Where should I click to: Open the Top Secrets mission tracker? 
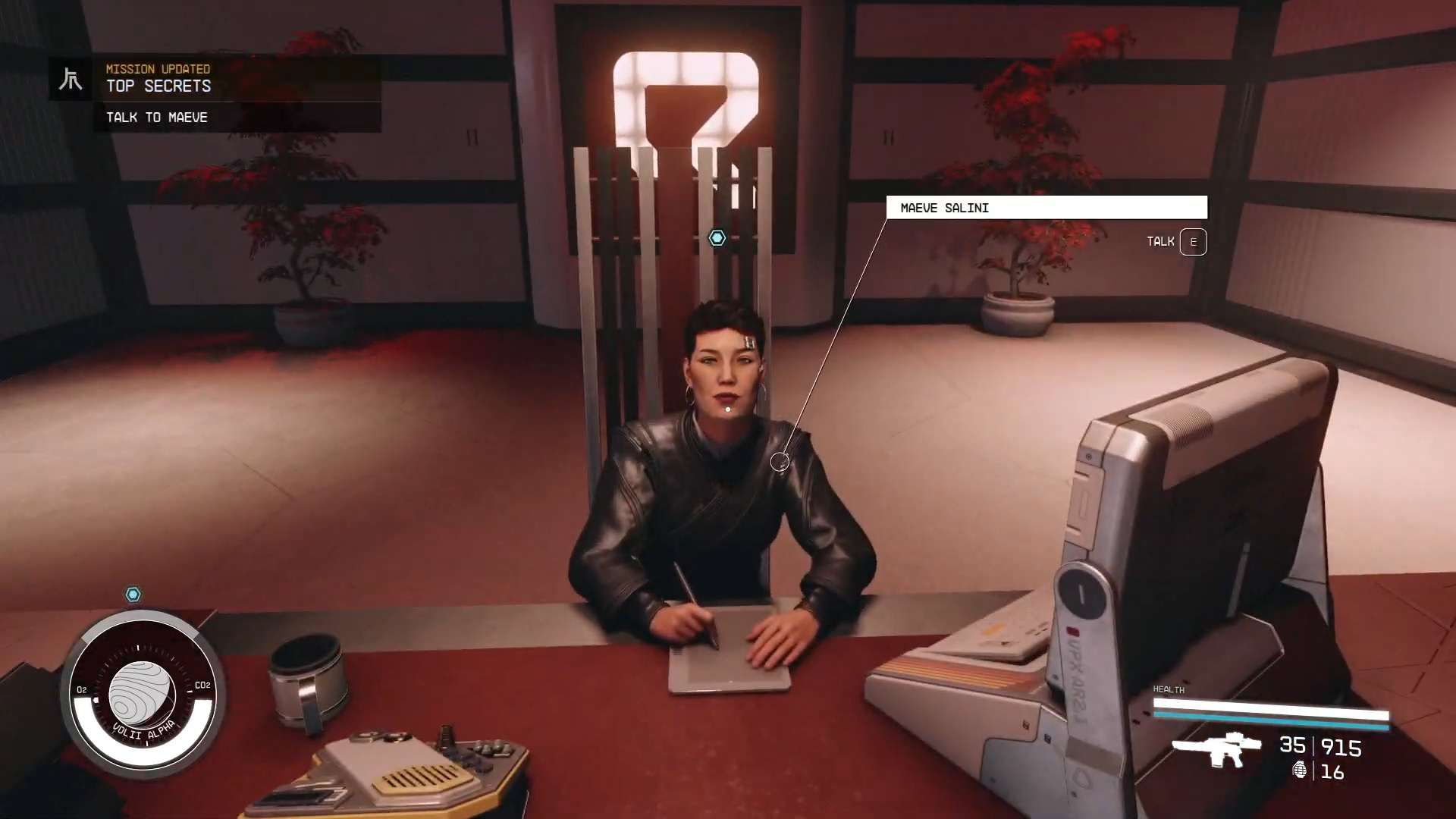tap(158, 86)
